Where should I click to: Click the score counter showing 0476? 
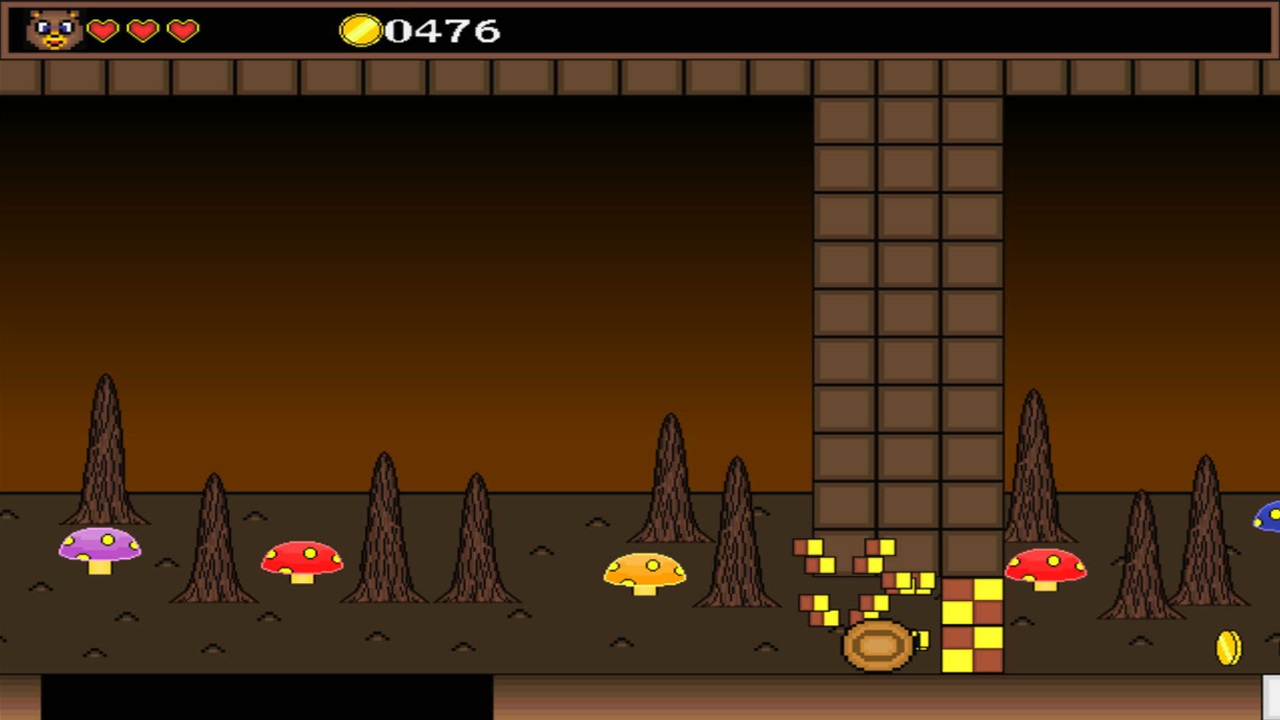[443, 30]
